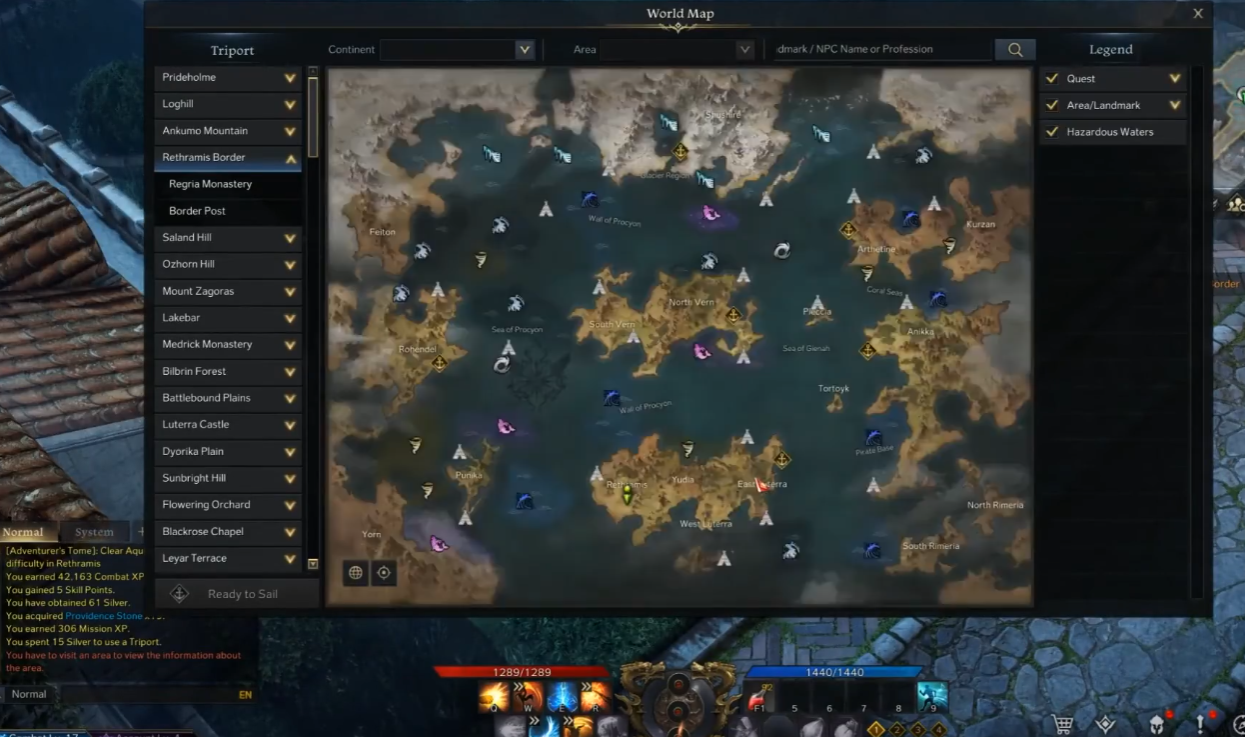Close the World Map window
Screen dimensions: 1245x737
click(1198, 14)
